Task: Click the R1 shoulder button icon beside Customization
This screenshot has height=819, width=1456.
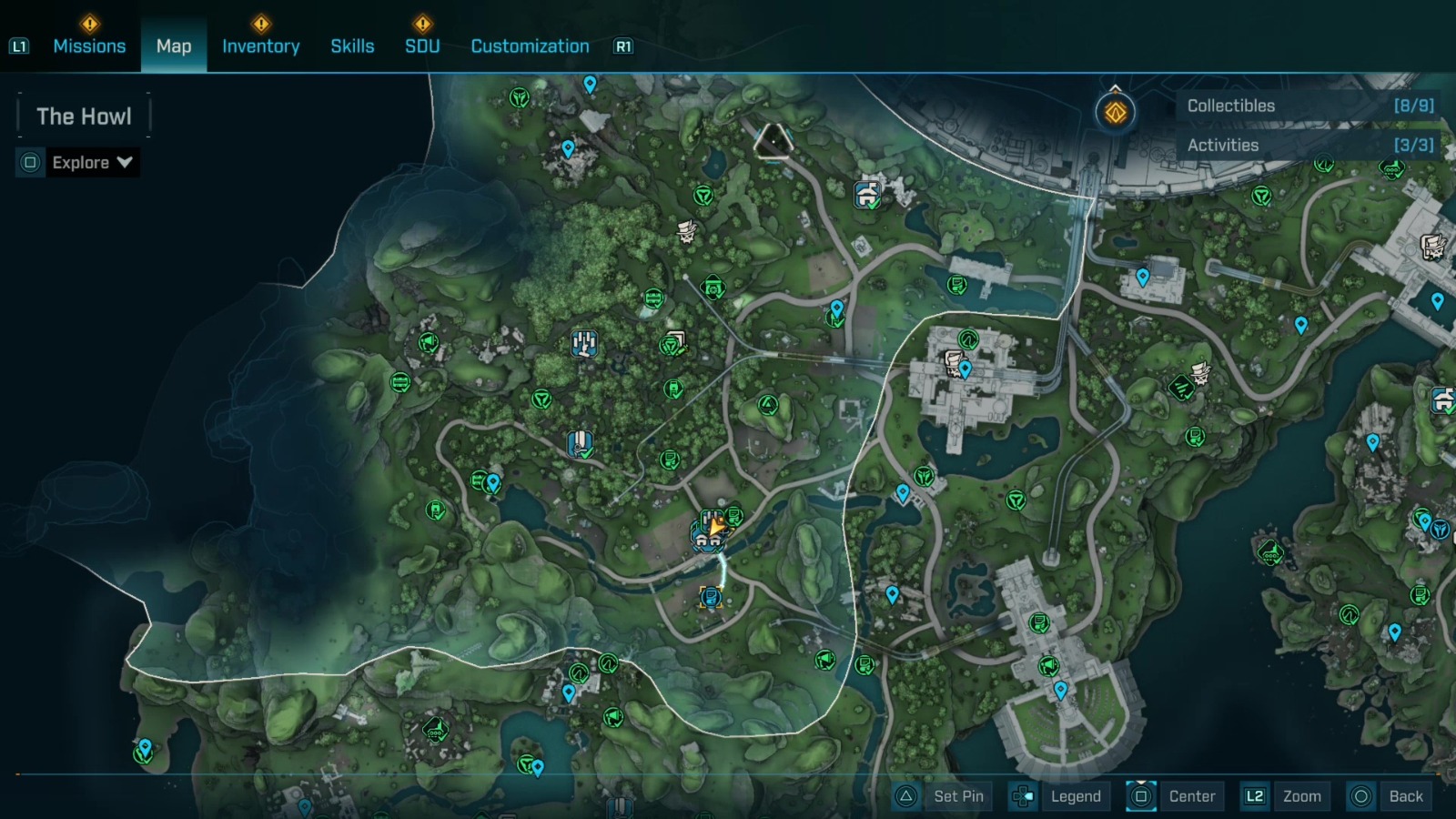Action: (x=622, y=45)
